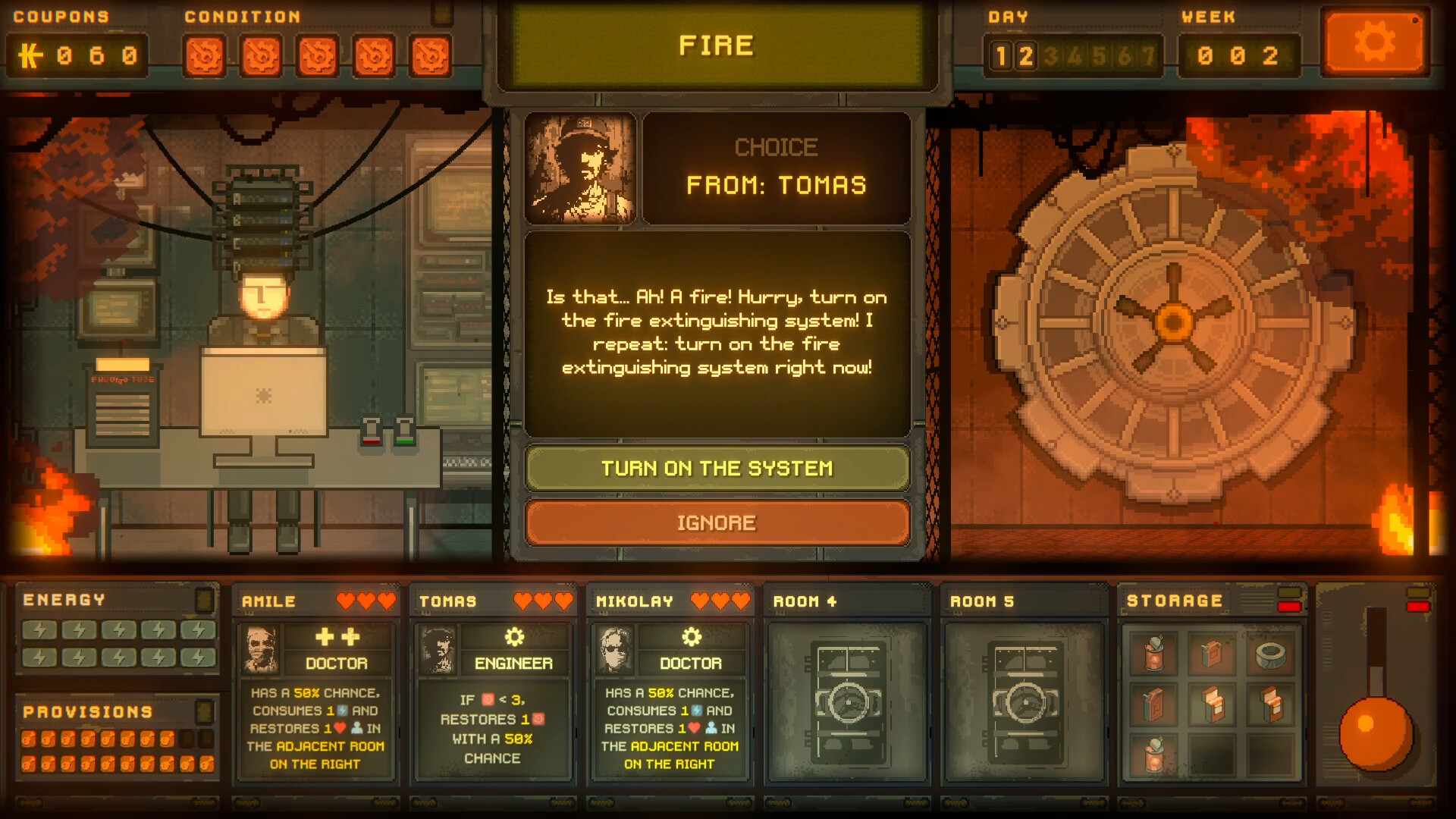Select the canned food item in Storage
This screenshot has height=819, width=1456.
(x=1153, y=654)
